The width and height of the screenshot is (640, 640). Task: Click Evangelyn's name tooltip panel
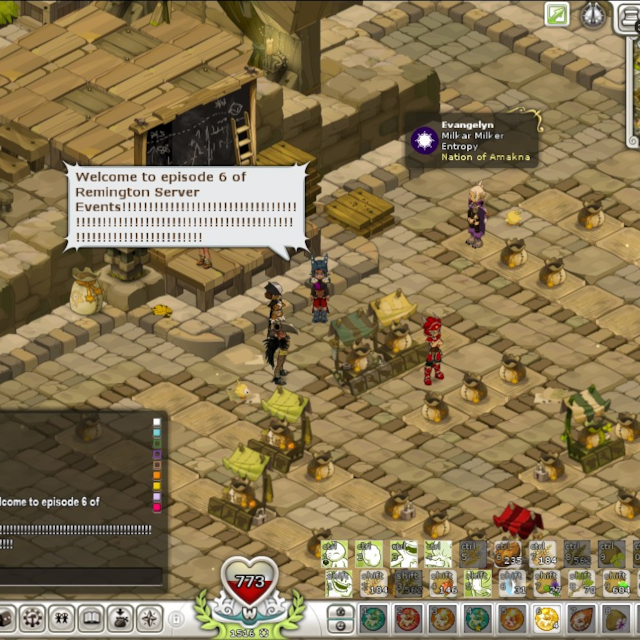tap(473, 139)
